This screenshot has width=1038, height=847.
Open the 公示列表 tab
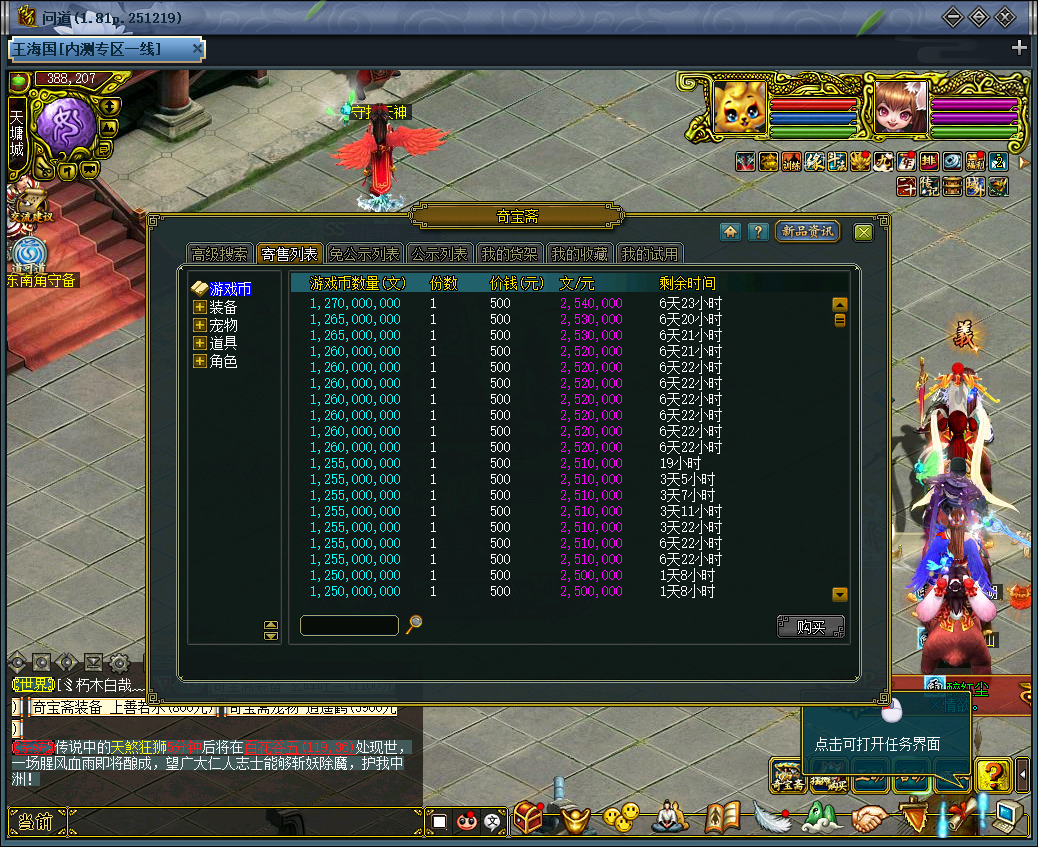439,254
